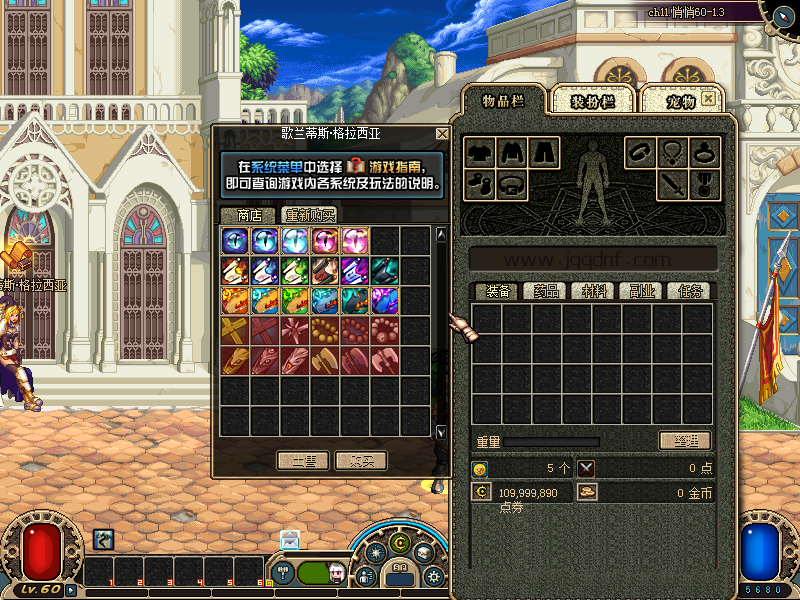Click the 整理 sort inventory button
The height and width of the screenshot is (600, 800).
[684, 441]
